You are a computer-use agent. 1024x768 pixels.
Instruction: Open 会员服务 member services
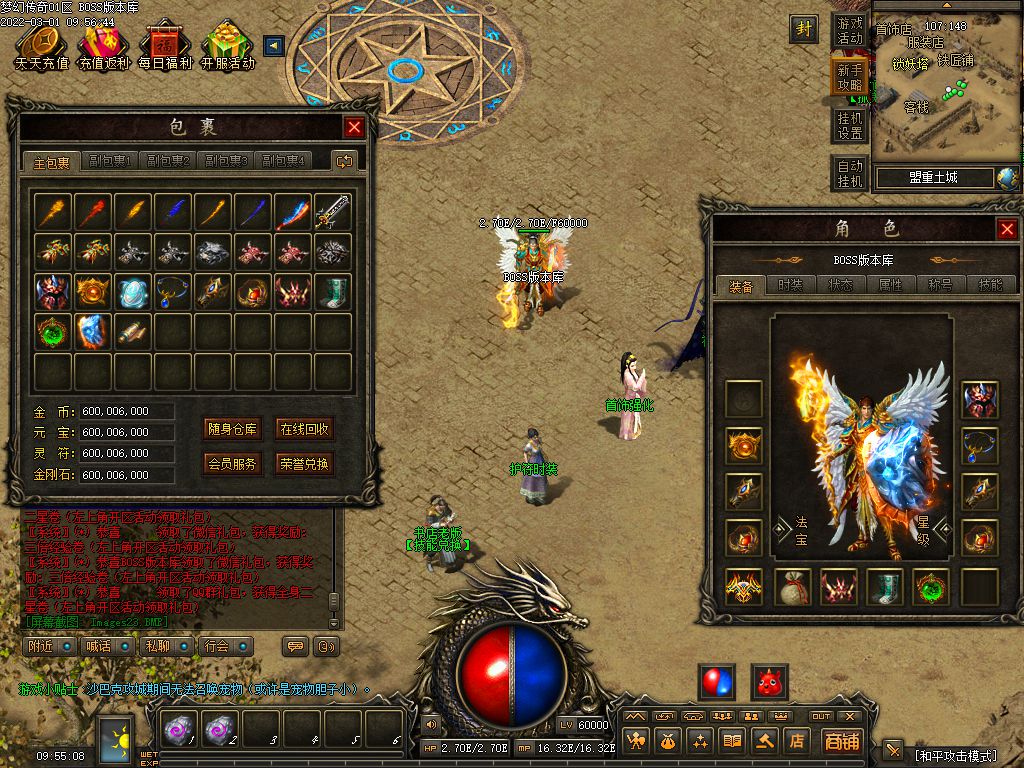[232, 464]
